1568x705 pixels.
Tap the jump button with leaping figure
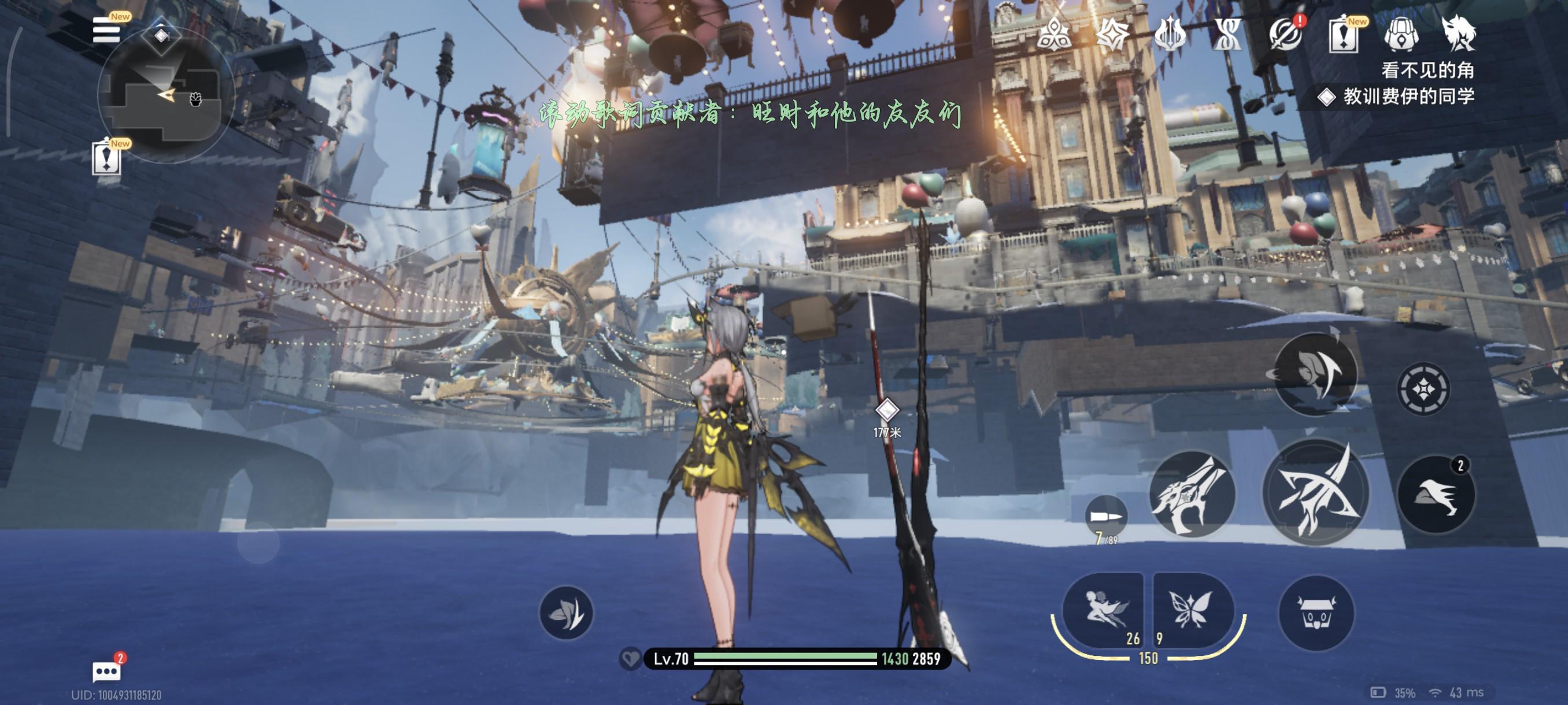pos(1315,373)
